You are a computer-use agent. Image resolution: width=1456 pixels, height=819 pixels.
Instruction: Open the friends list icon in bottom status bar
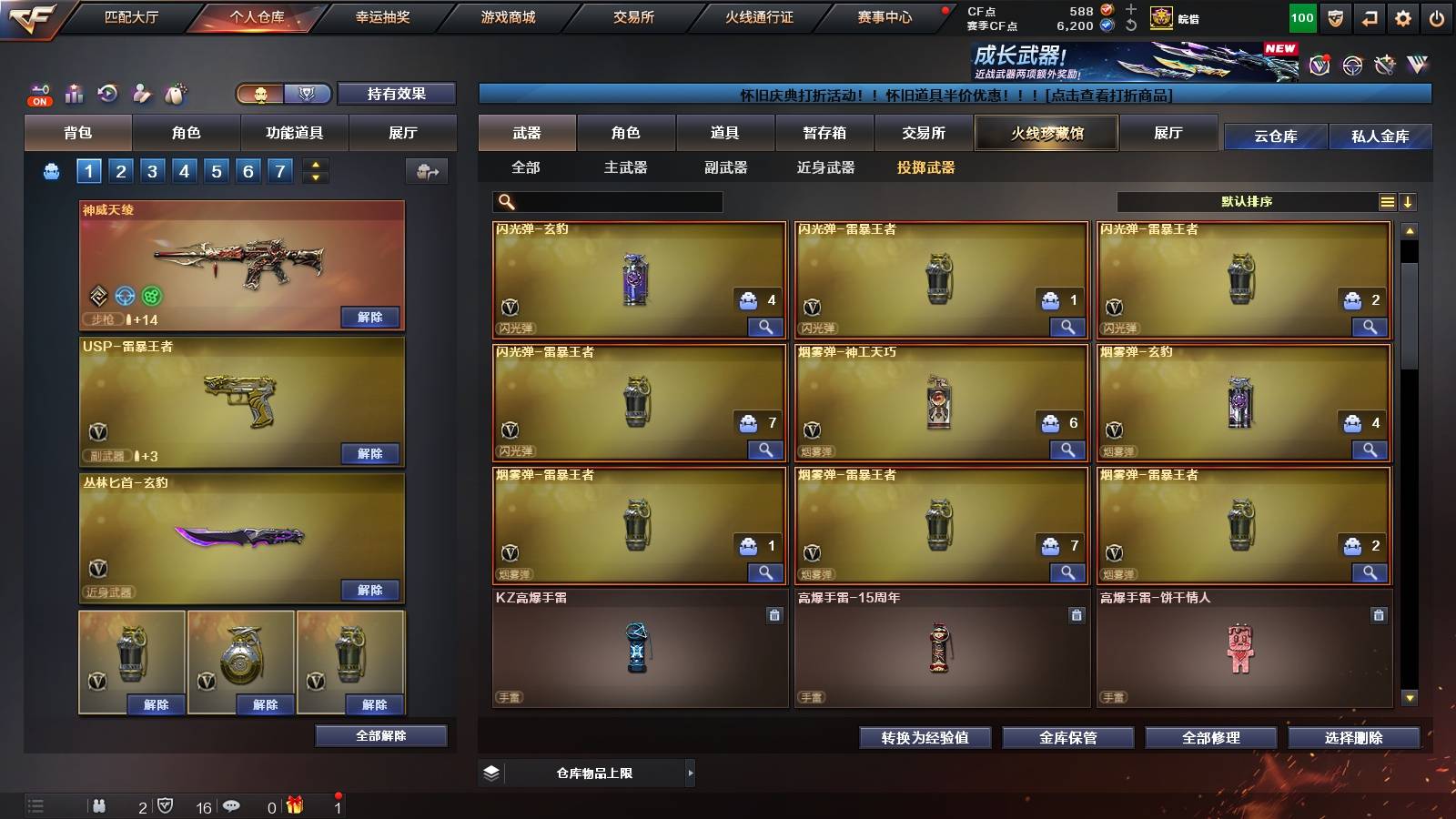pyautogui.click(x=100, y=806)
